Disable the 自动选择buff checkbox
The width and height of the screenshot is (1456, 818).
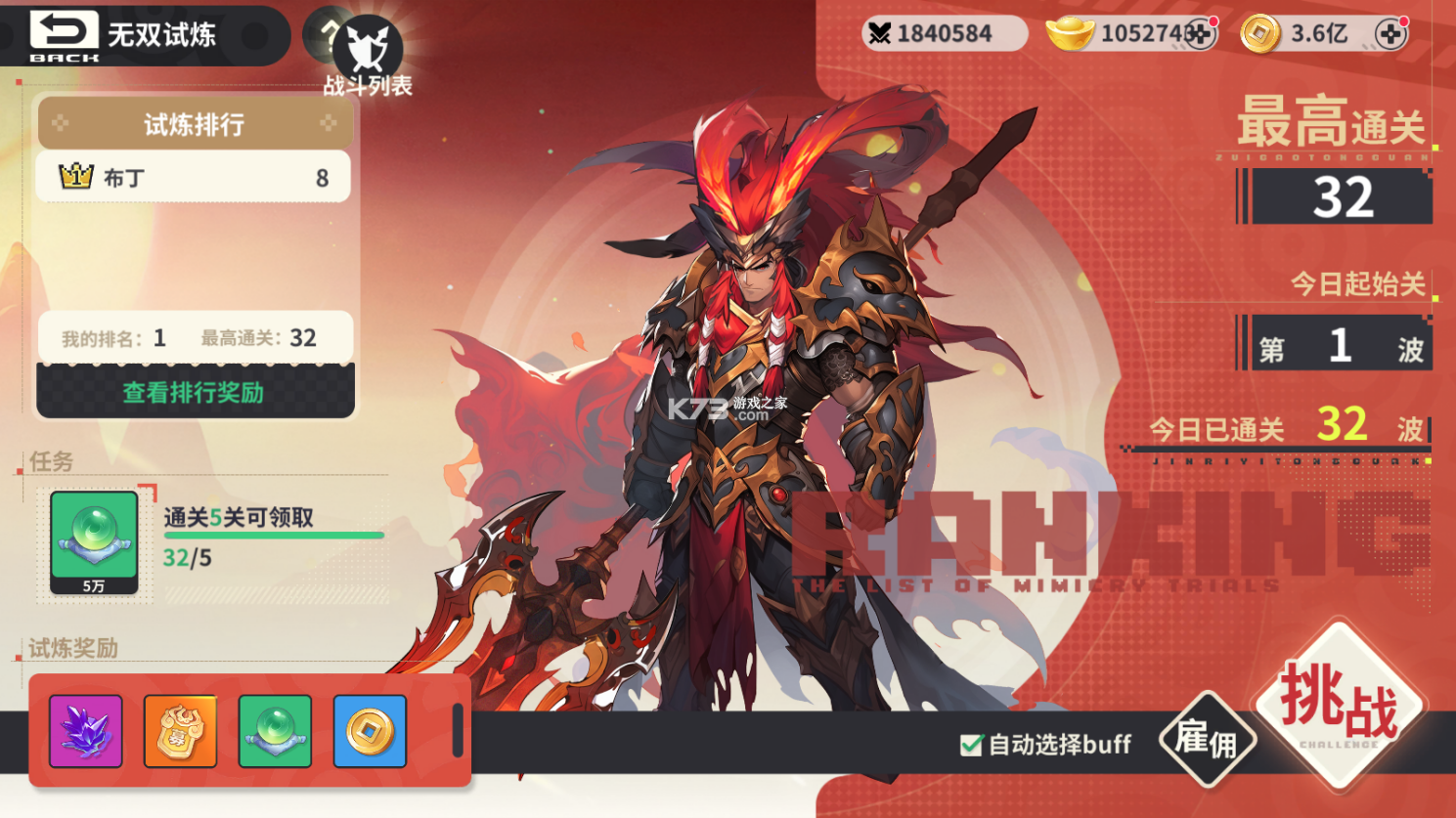point(969,745)
